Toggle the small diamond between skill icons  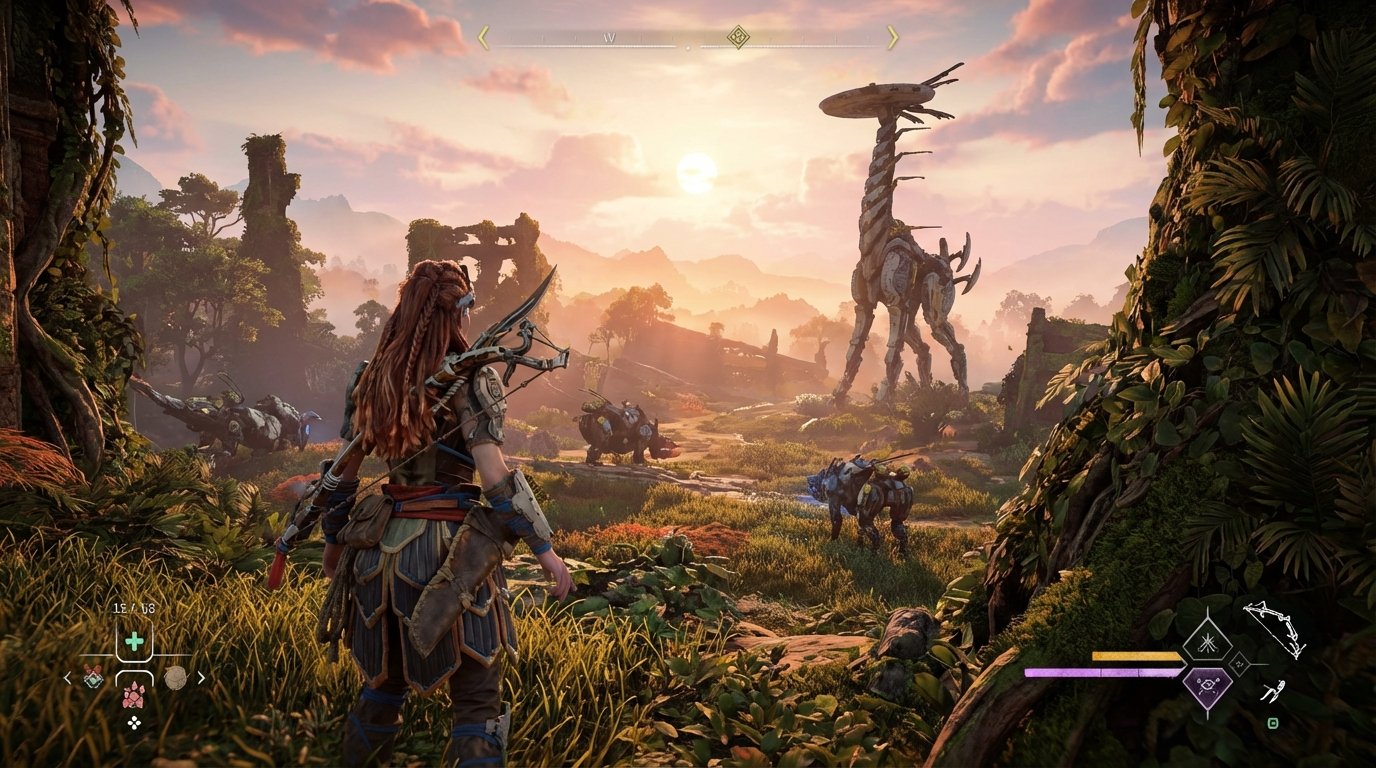coord(1240,664)
